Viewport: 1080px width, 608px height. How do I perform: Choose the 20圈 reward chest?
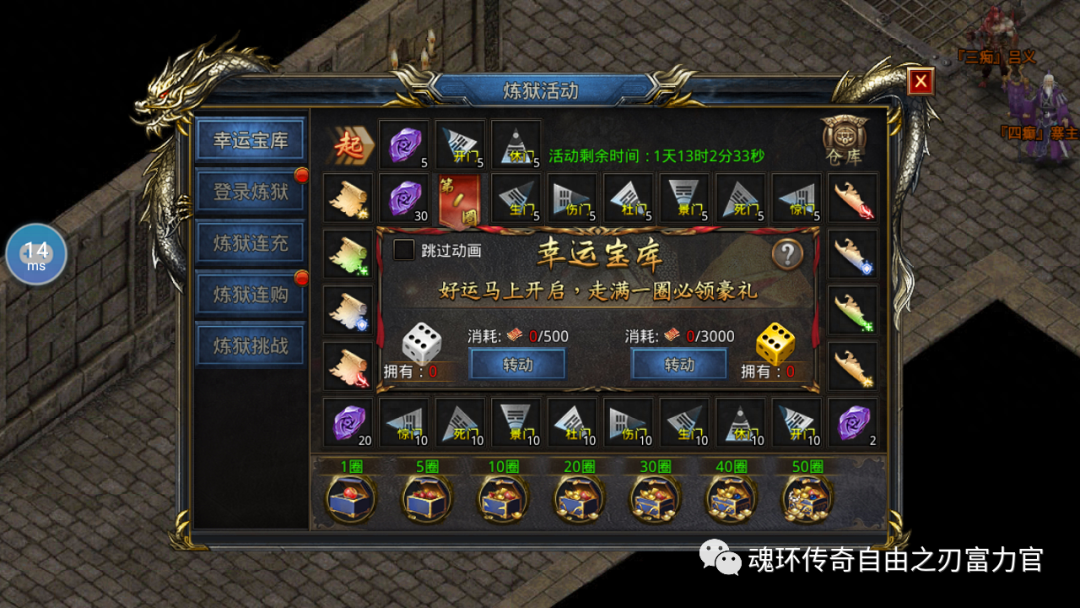(579, 497)
